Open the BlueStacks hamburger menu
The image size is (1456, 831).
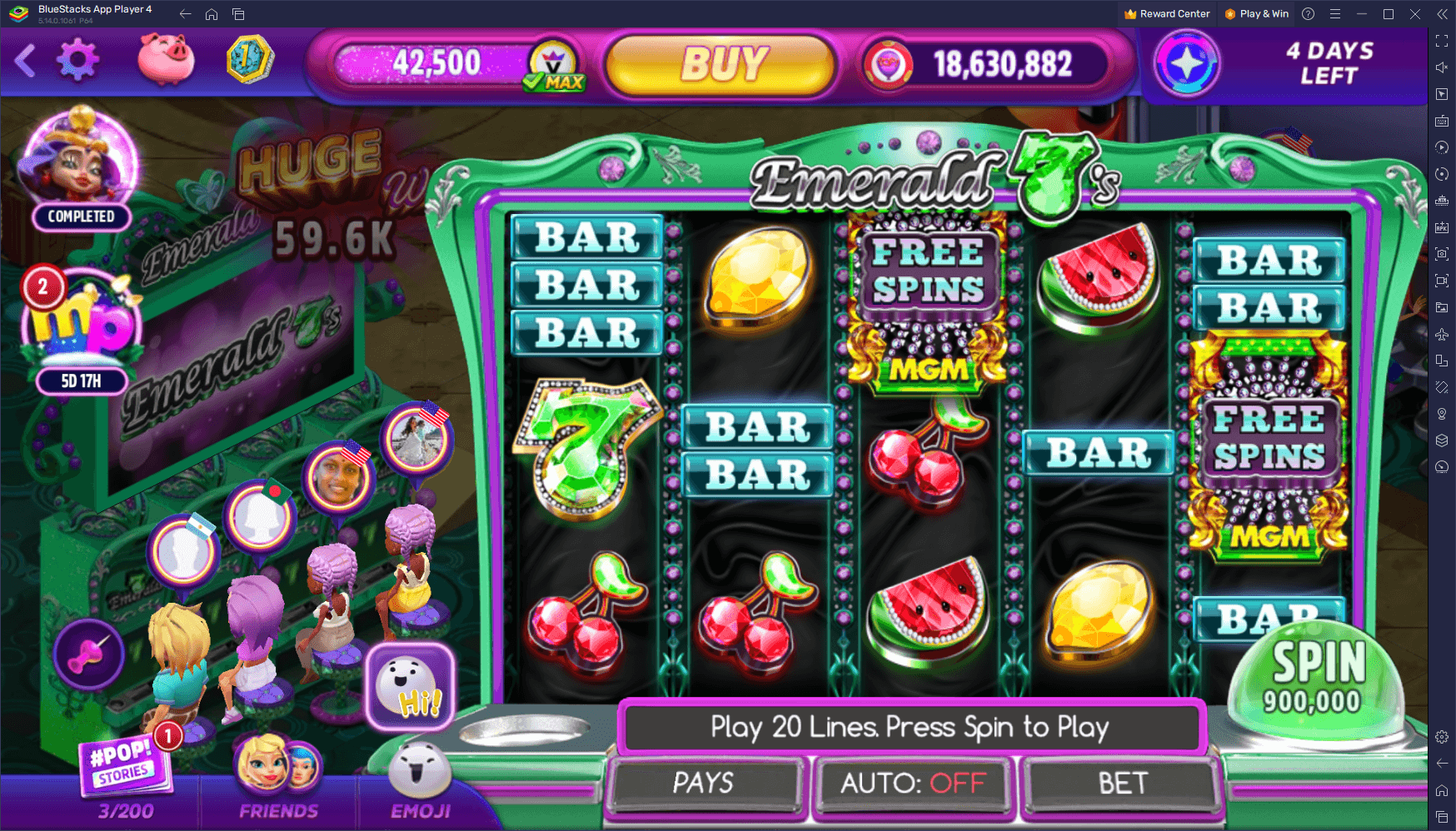tap(1334, 13)
